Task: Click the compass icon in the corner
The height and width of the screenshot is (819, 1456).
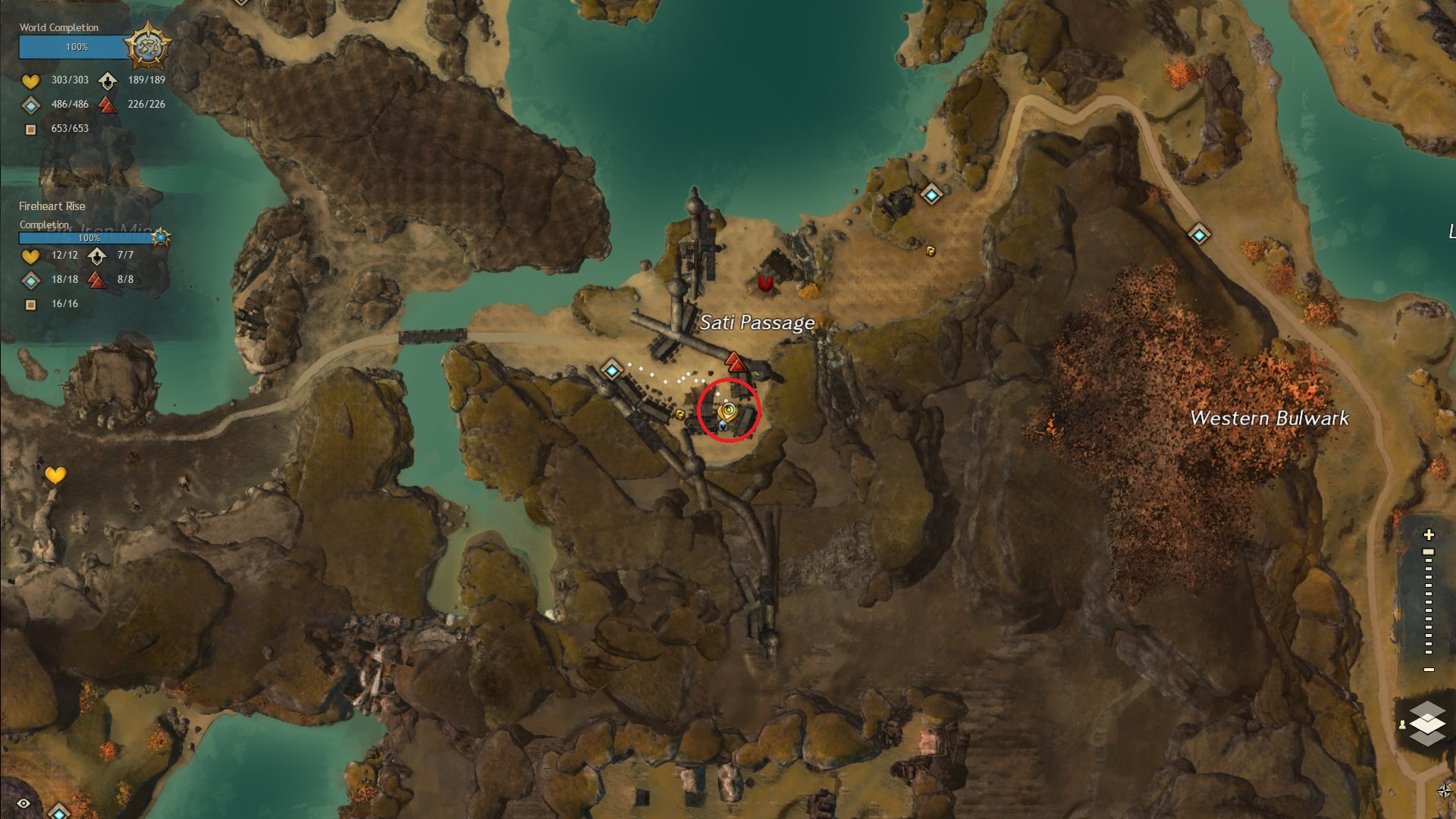Action: [1445, 791]
